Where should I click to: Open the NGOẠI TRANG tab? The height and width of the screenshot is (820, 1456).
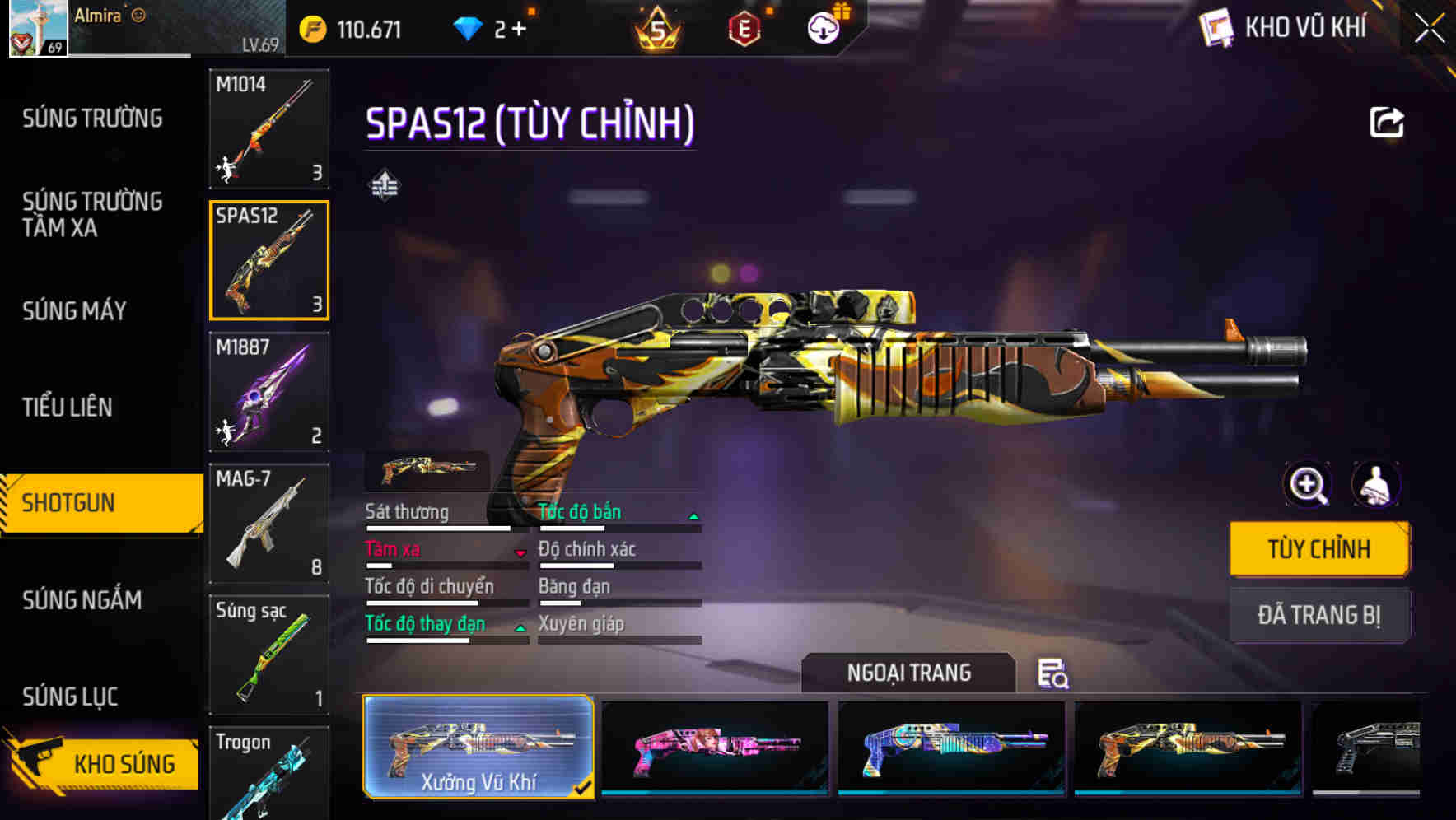tap(909, 673)
